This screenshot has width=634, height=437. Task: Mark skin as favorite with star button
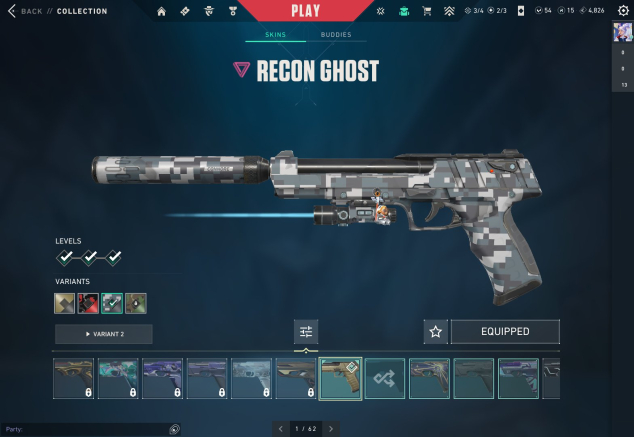(x=435, y=332)
